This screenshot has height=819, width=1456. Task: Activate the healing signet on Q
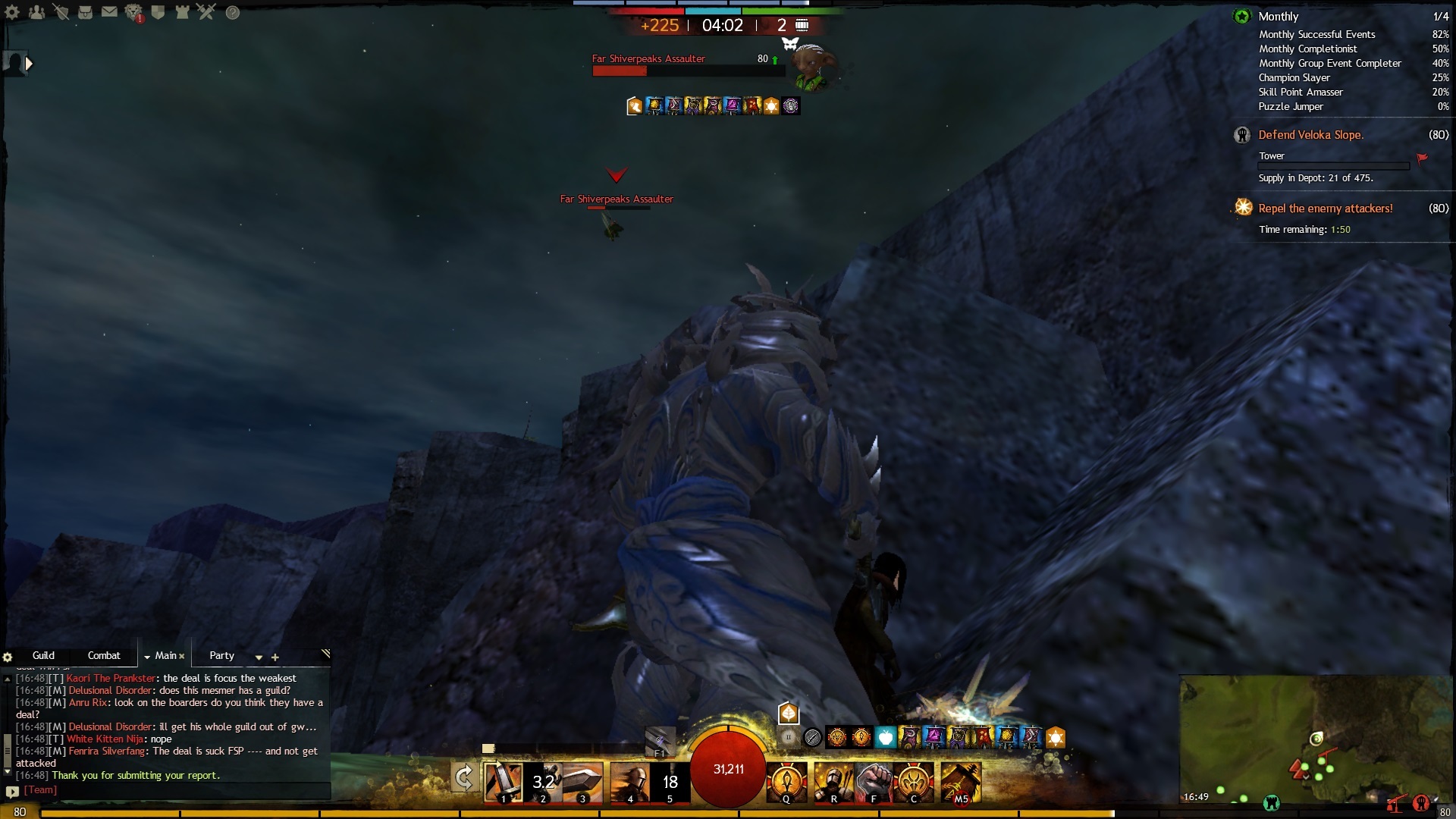click(x=786, y=782)
